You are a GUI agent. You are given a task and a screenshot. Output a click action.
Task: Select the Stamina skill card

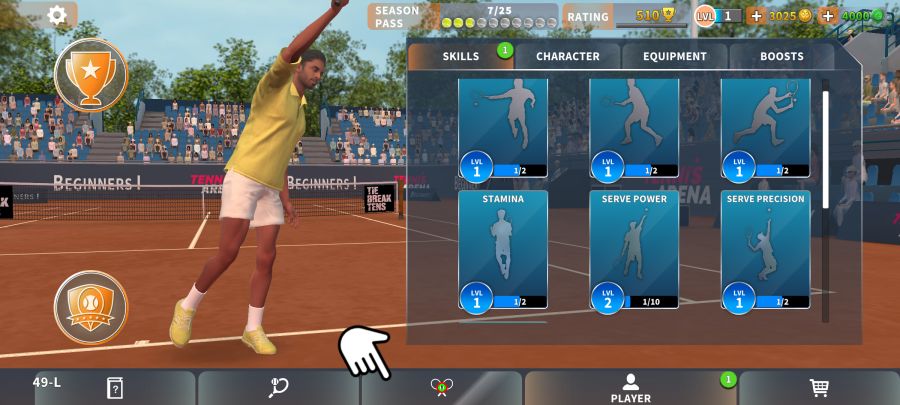click(x=503, y=249)
